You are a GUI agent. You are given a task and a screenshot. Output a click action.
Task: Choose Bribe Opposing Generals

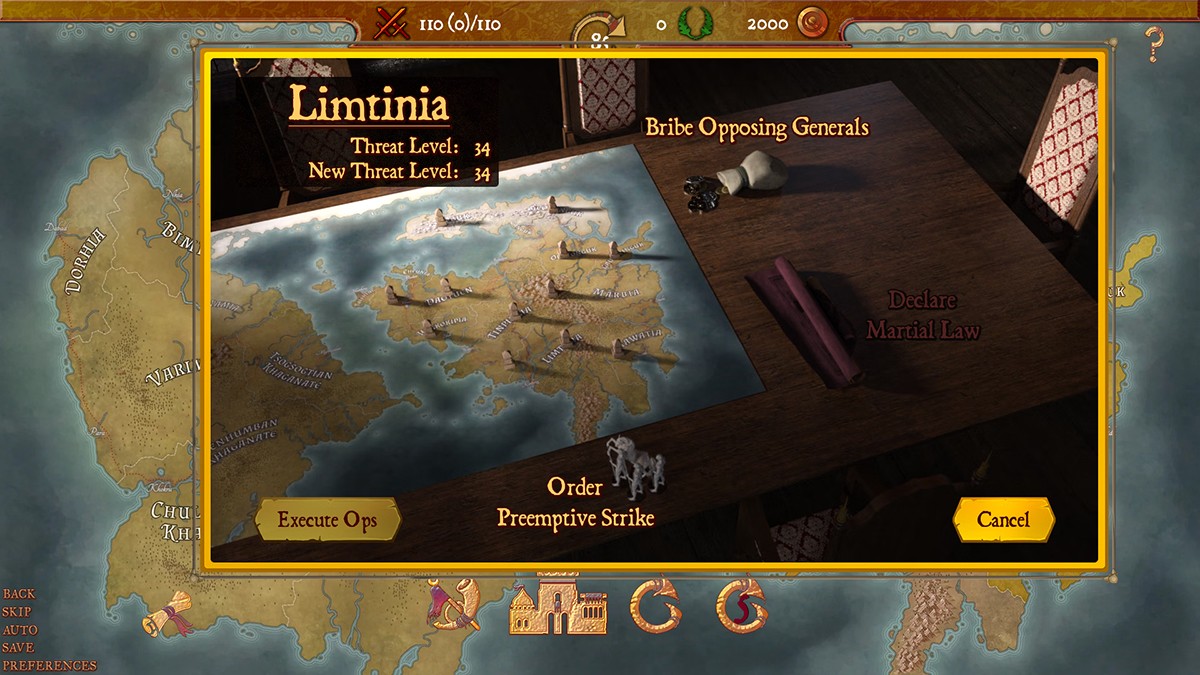point(757,128)
